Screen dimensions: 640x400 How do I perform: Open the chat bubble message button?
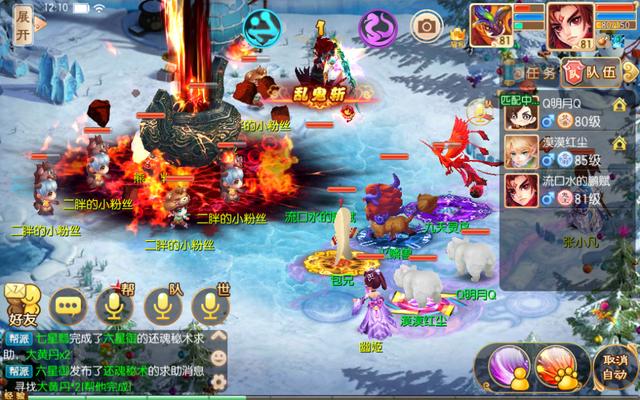click(x=69, y=305)
